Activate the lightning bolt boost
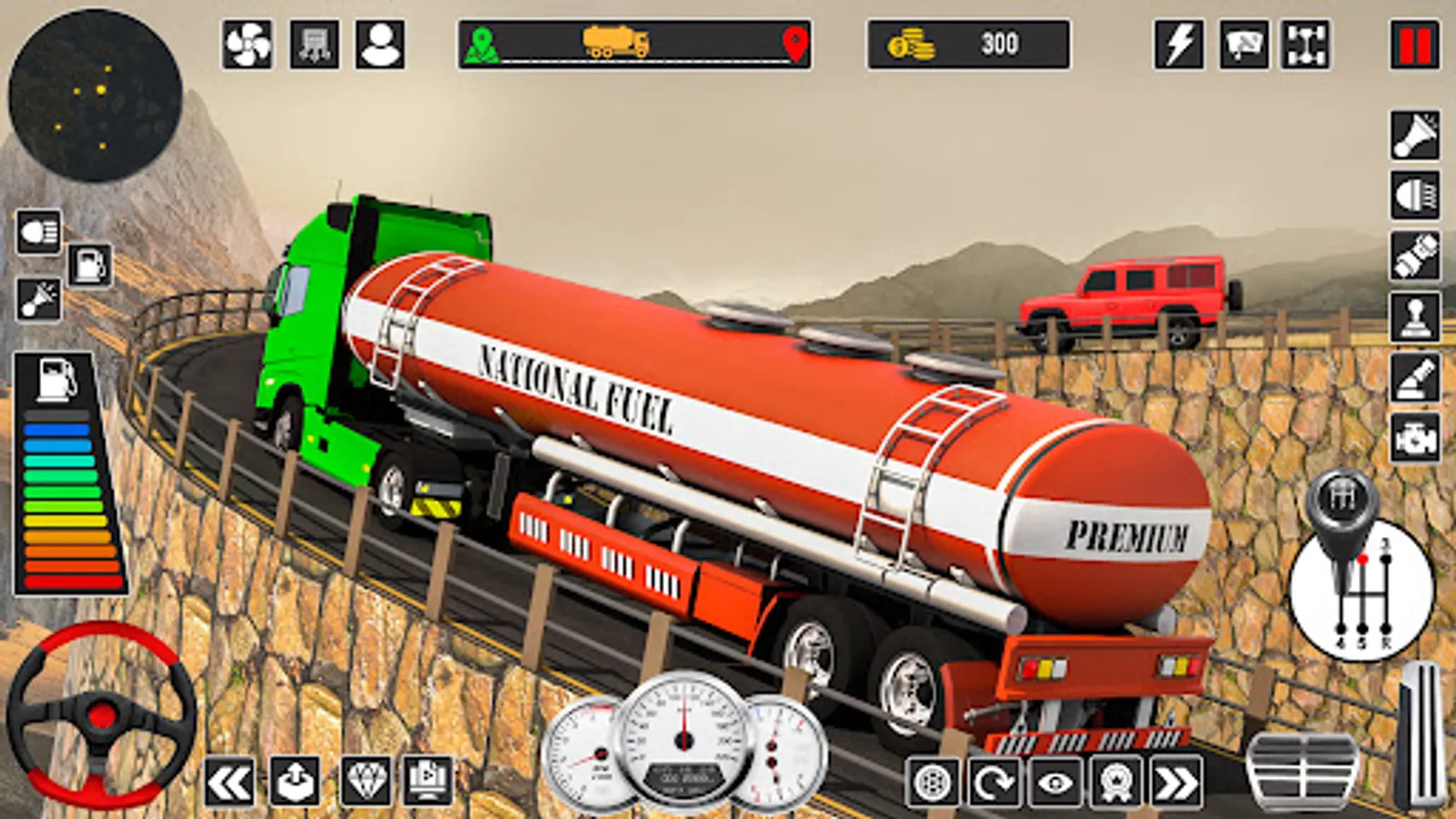 pyautogui.click(x=1179, y=45)
